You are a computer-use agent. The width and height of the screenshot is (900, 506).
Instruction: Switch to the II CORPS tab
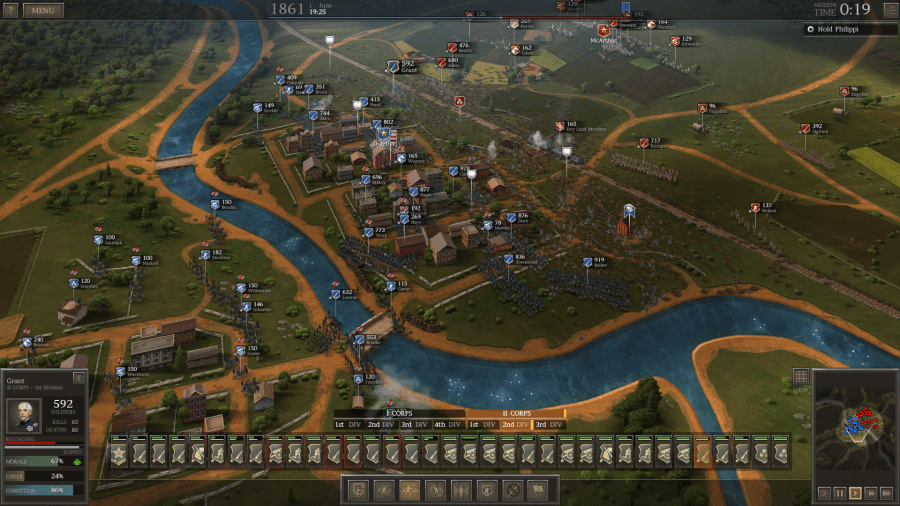coord(516,413)
